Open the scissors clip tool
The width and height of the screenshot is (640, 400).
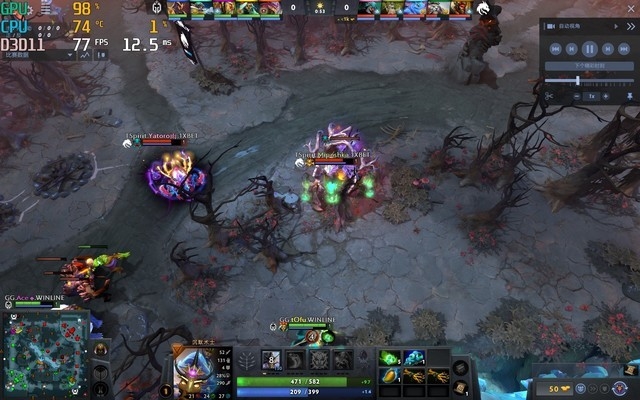point(549,97)
